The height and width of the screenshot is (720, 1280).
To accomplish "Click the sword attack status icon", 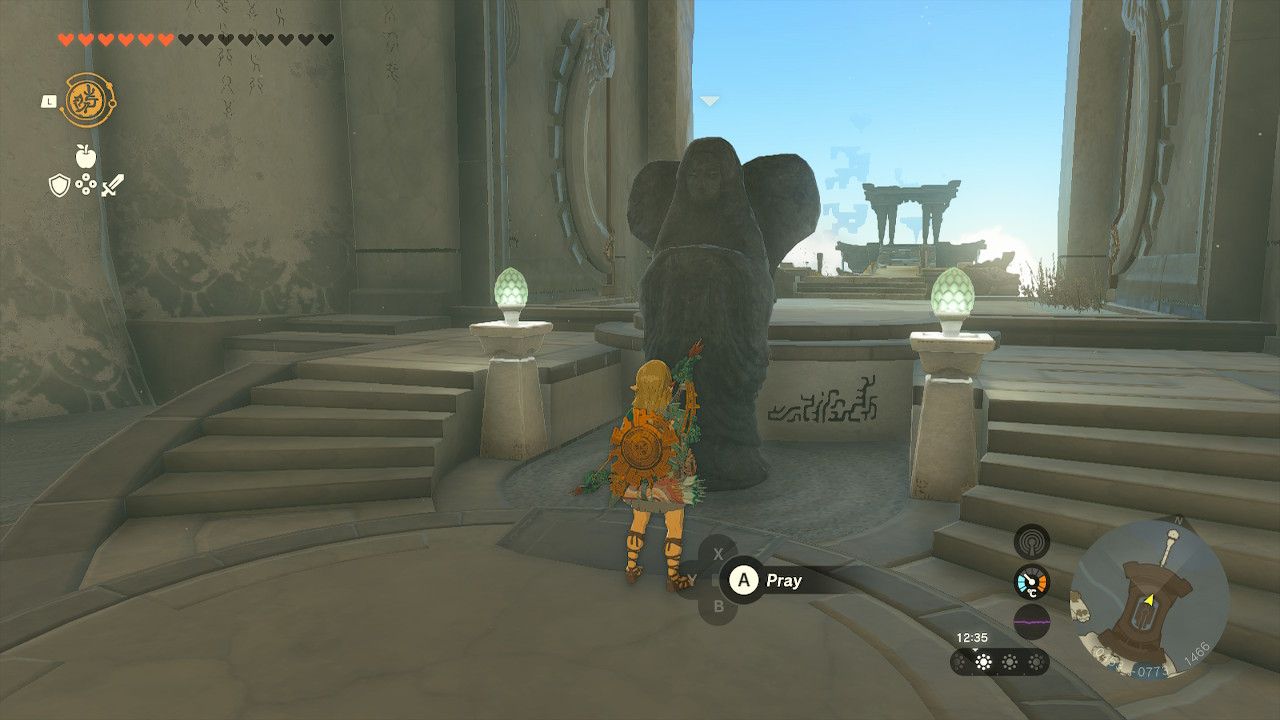I will click(x=113, y=185).
